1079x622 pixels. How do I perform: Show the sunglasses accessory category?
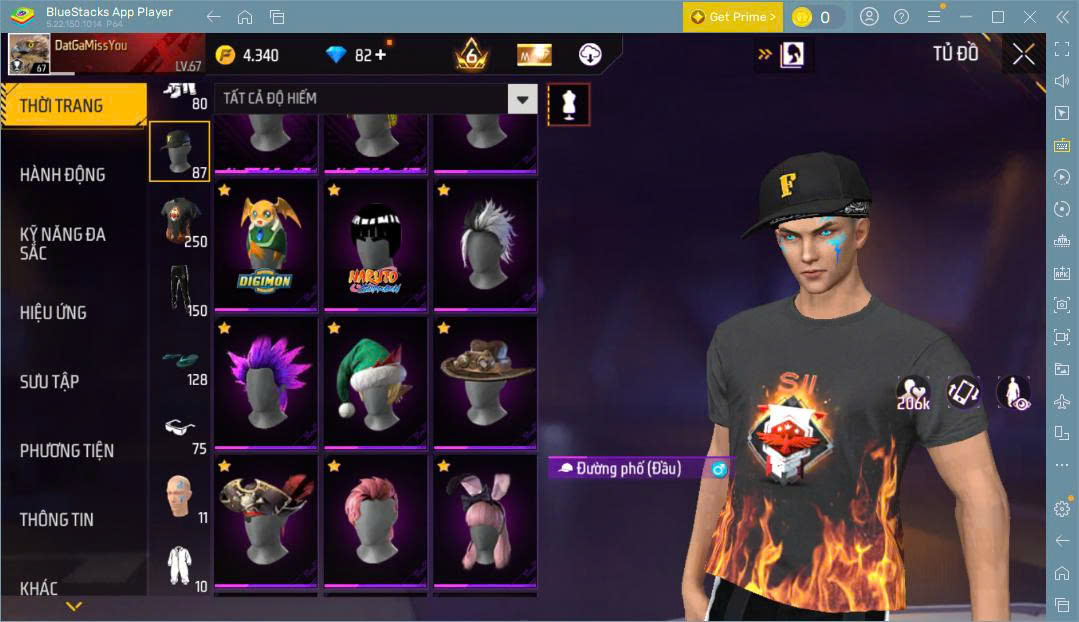click(x=180, y=430)
